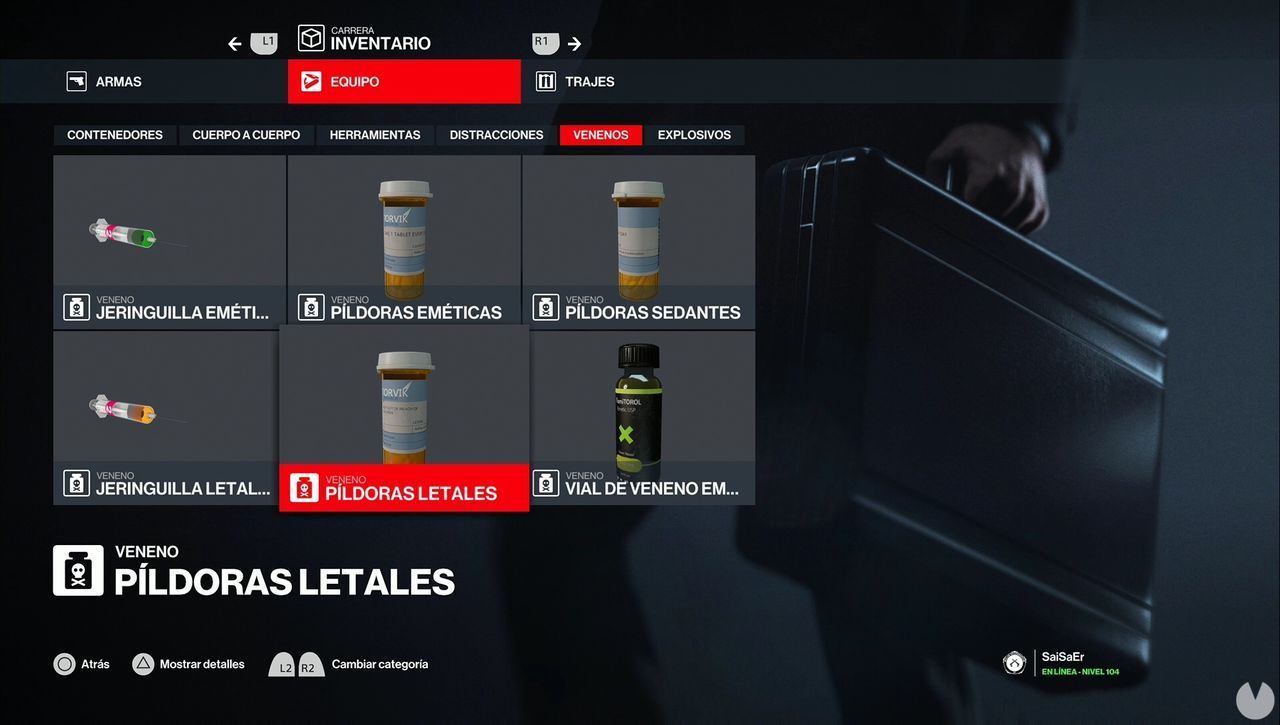This screenshot has height=725, width=1280.
Task: Select the Armas pistol icon
Action: coord(77,81)
